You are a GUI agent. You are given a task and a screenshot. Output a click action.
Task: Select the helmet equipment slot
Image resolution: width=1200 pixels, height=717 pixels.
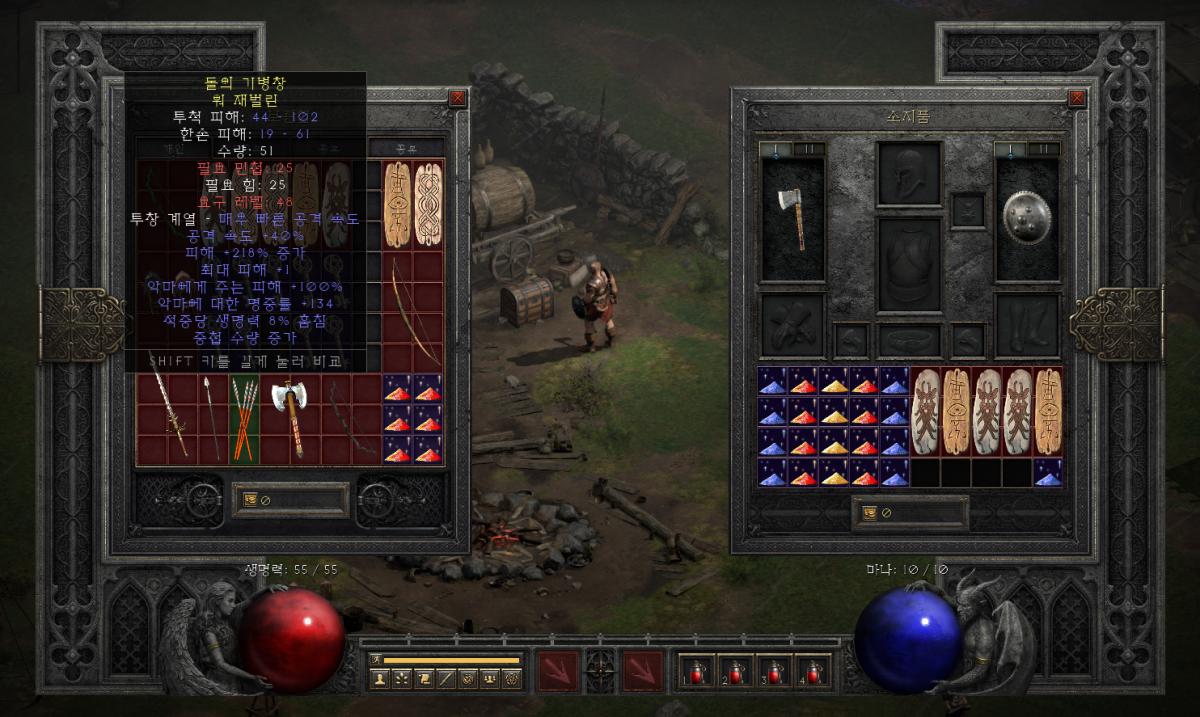[x=909, y=173]
